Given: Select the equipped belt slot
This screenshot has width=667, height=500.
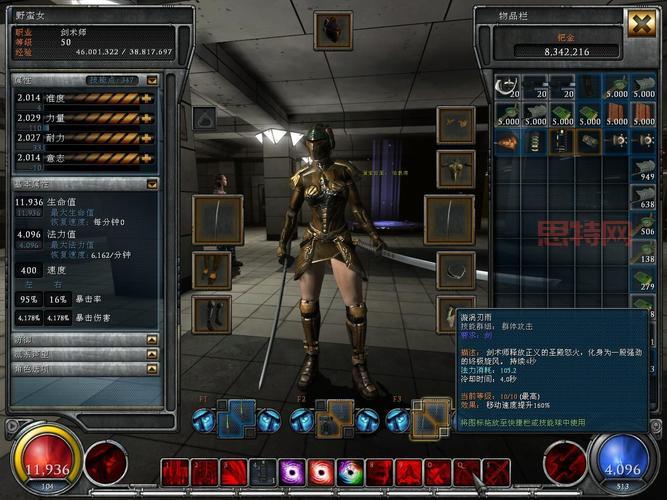Looking at the screenshot, I should (455, 269).
